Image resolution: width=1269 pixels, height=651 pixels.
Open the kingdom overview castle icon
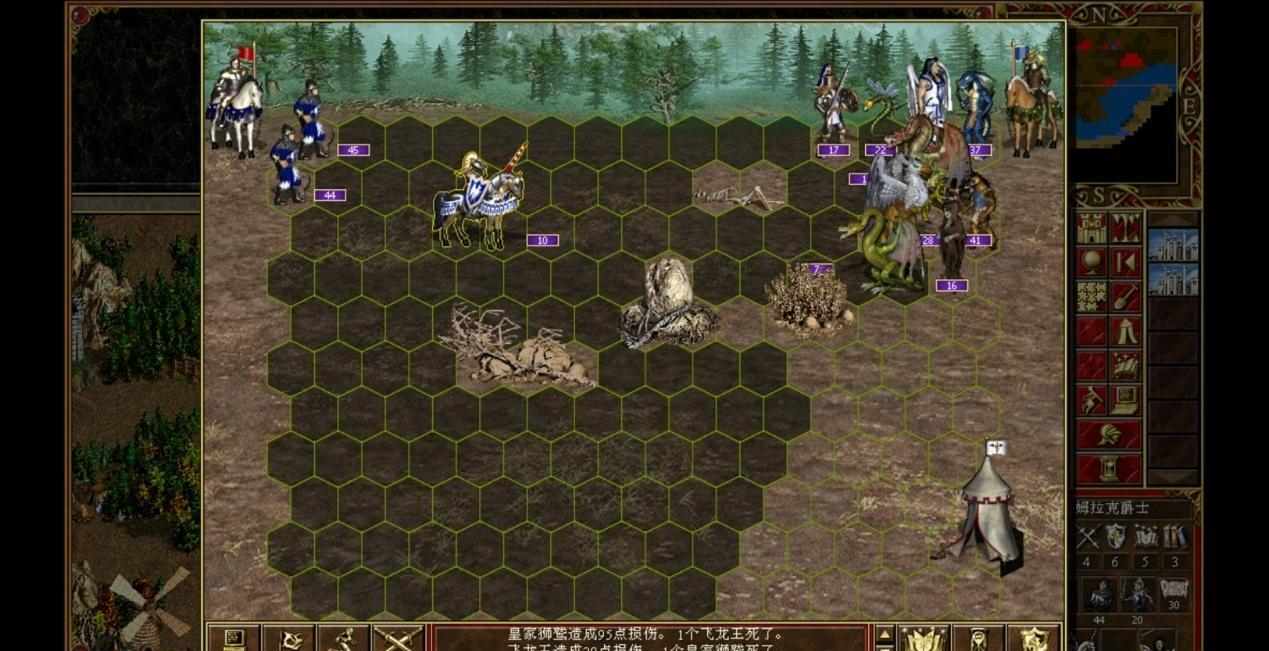[1092, 228]
